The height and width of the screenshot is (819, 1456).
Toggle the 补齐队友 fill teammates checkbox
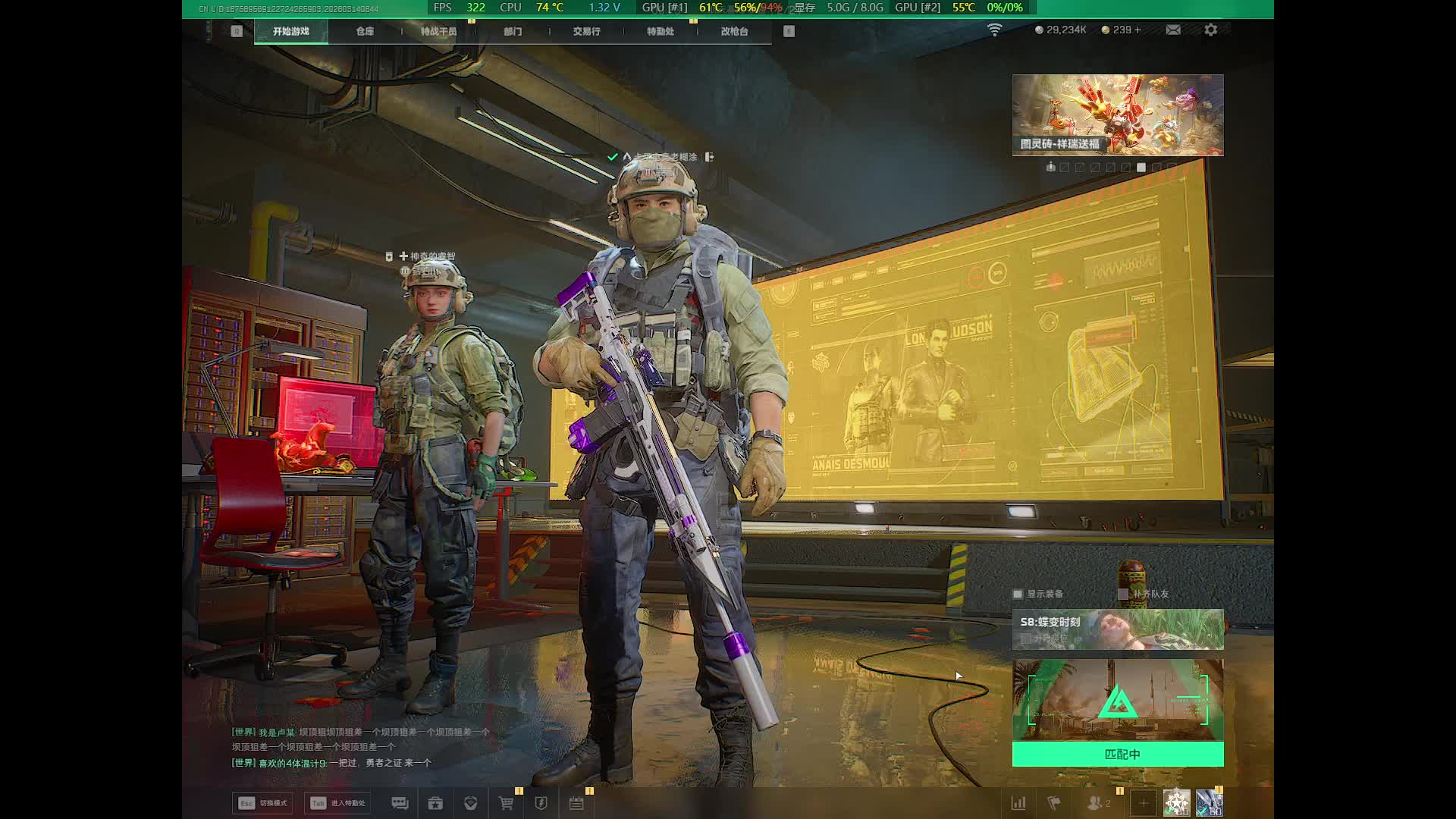tap(1123, 594)
